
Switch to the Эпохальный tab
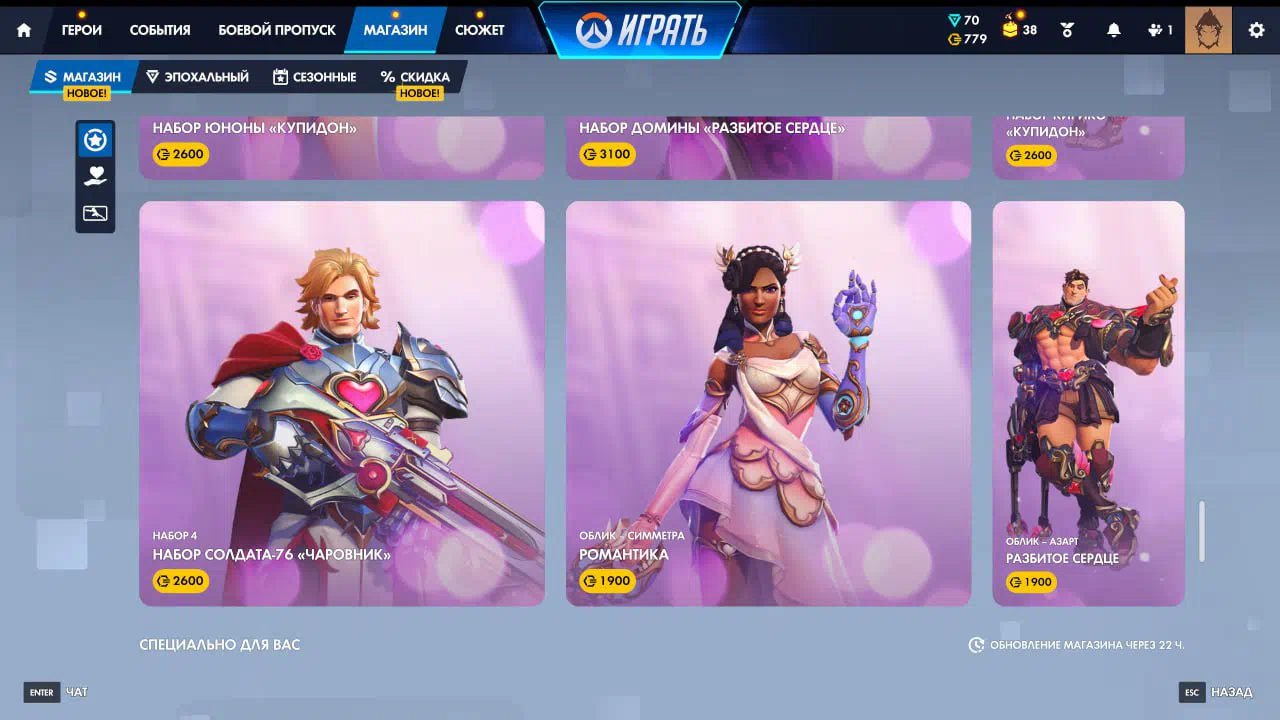pos(197,77)
